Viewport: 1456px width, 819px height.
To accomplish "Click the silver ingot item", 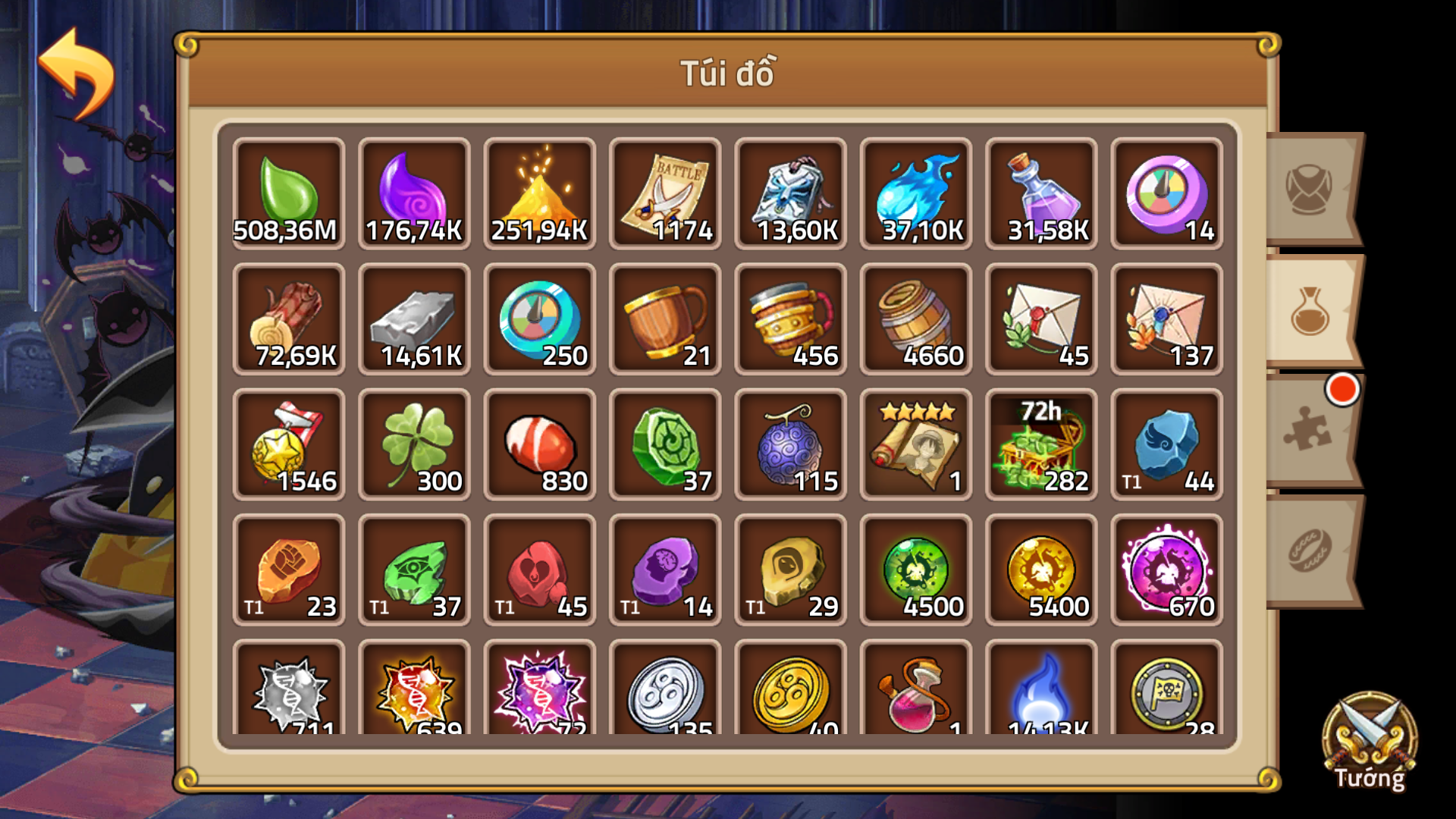I will click(x=414, y=318).
